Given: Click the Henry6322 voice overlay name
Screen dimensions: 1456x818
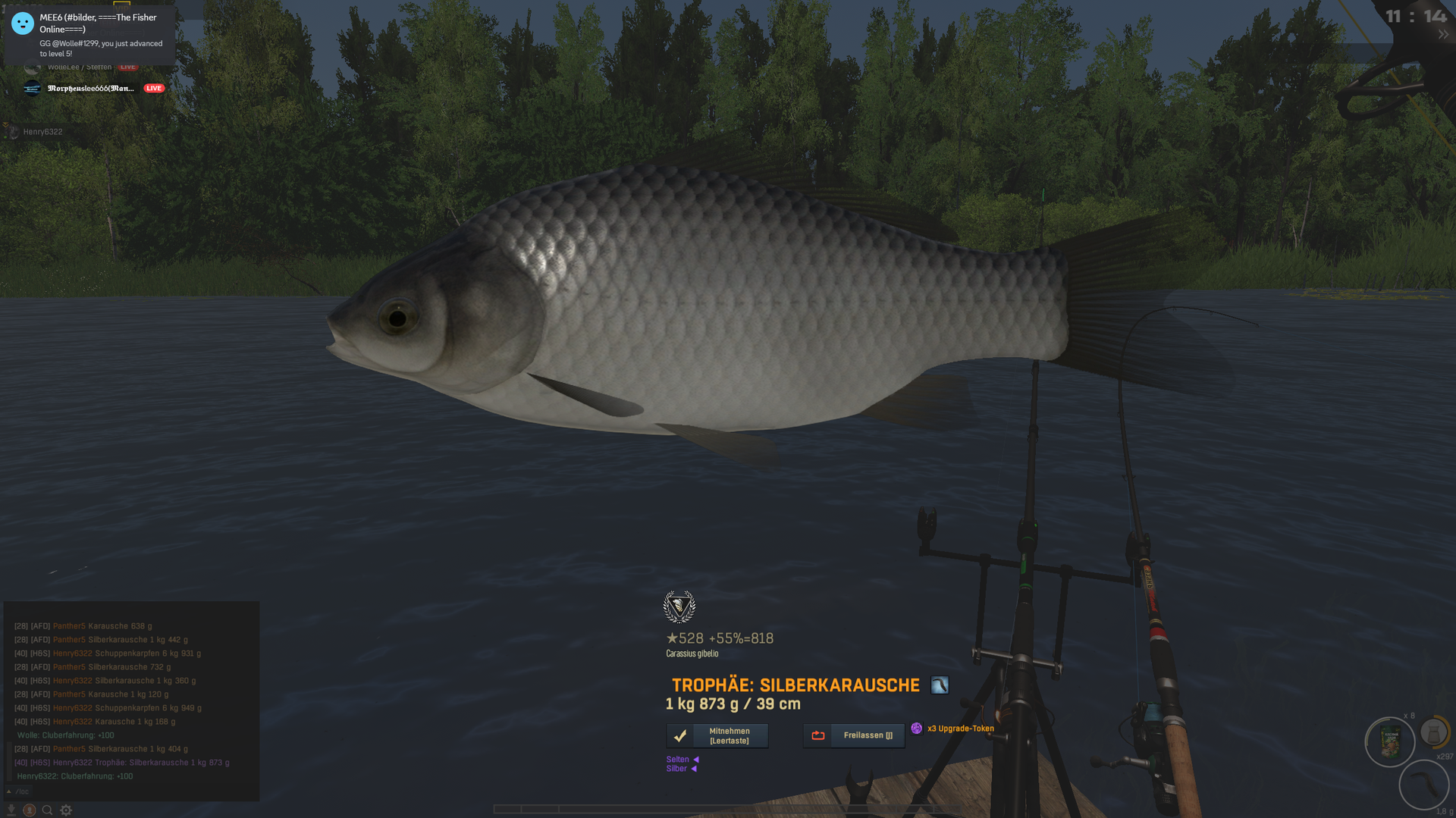Looking at the screenshot, I should pos(42,132).
